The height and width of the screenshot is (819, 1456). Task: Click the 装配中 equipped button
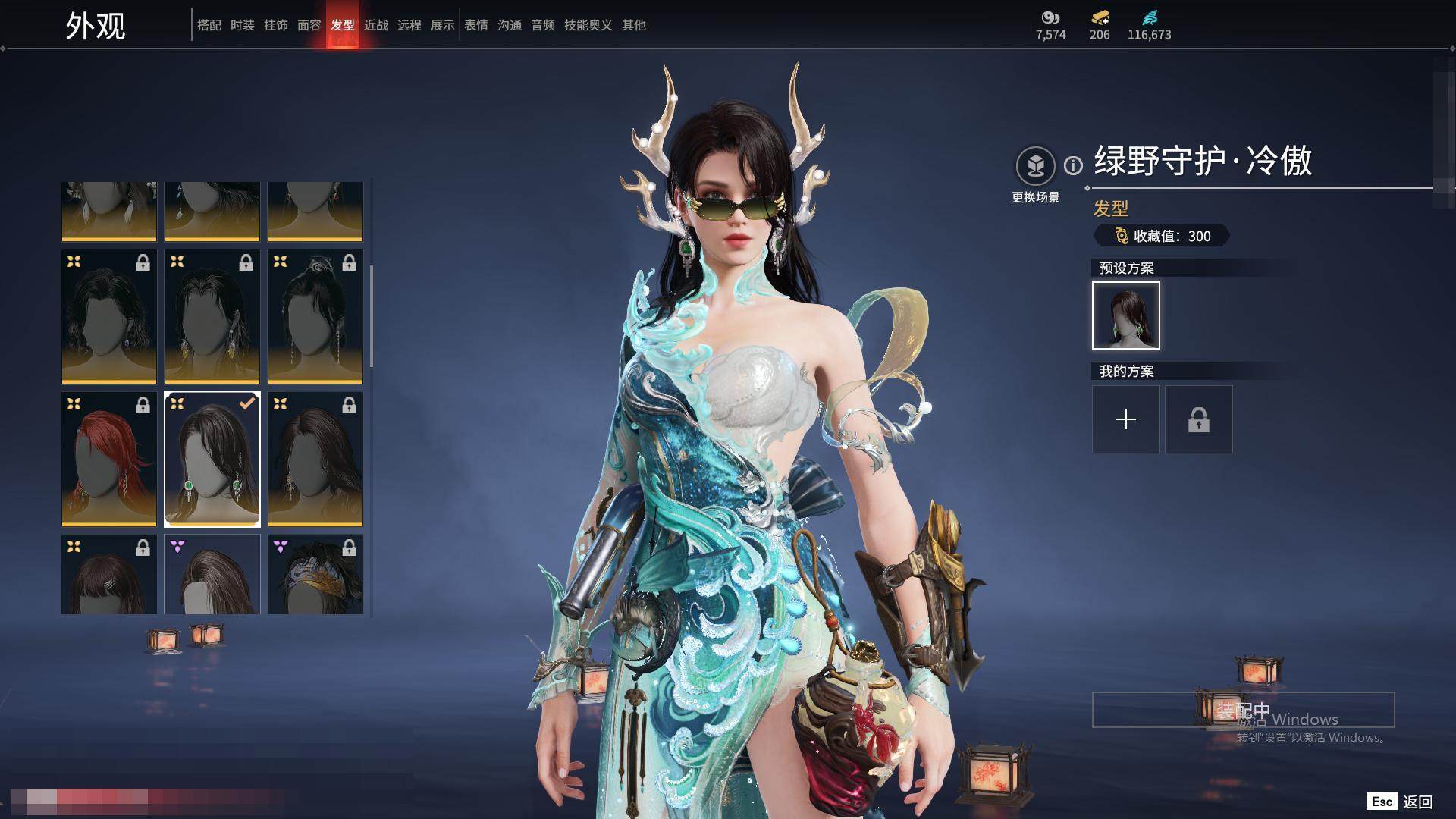(x=1242, y=710)
